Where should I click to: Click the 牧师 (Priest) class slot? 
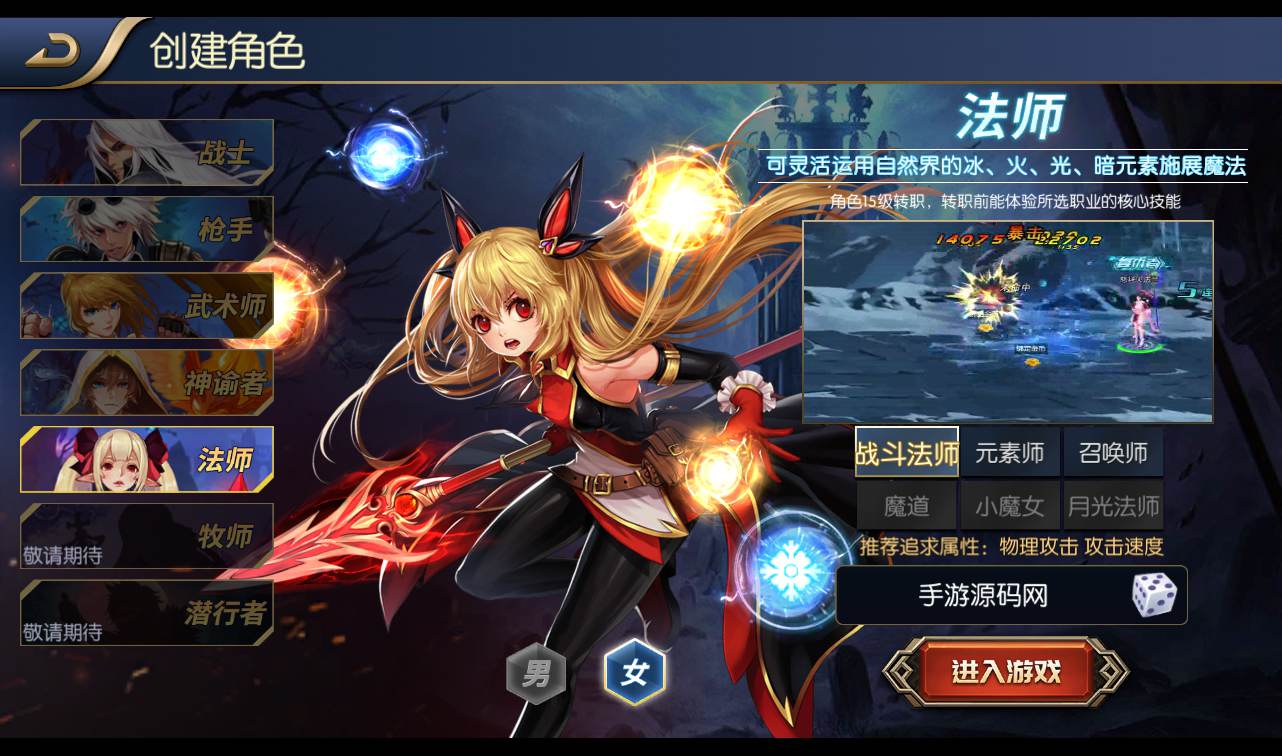point(145,537)
